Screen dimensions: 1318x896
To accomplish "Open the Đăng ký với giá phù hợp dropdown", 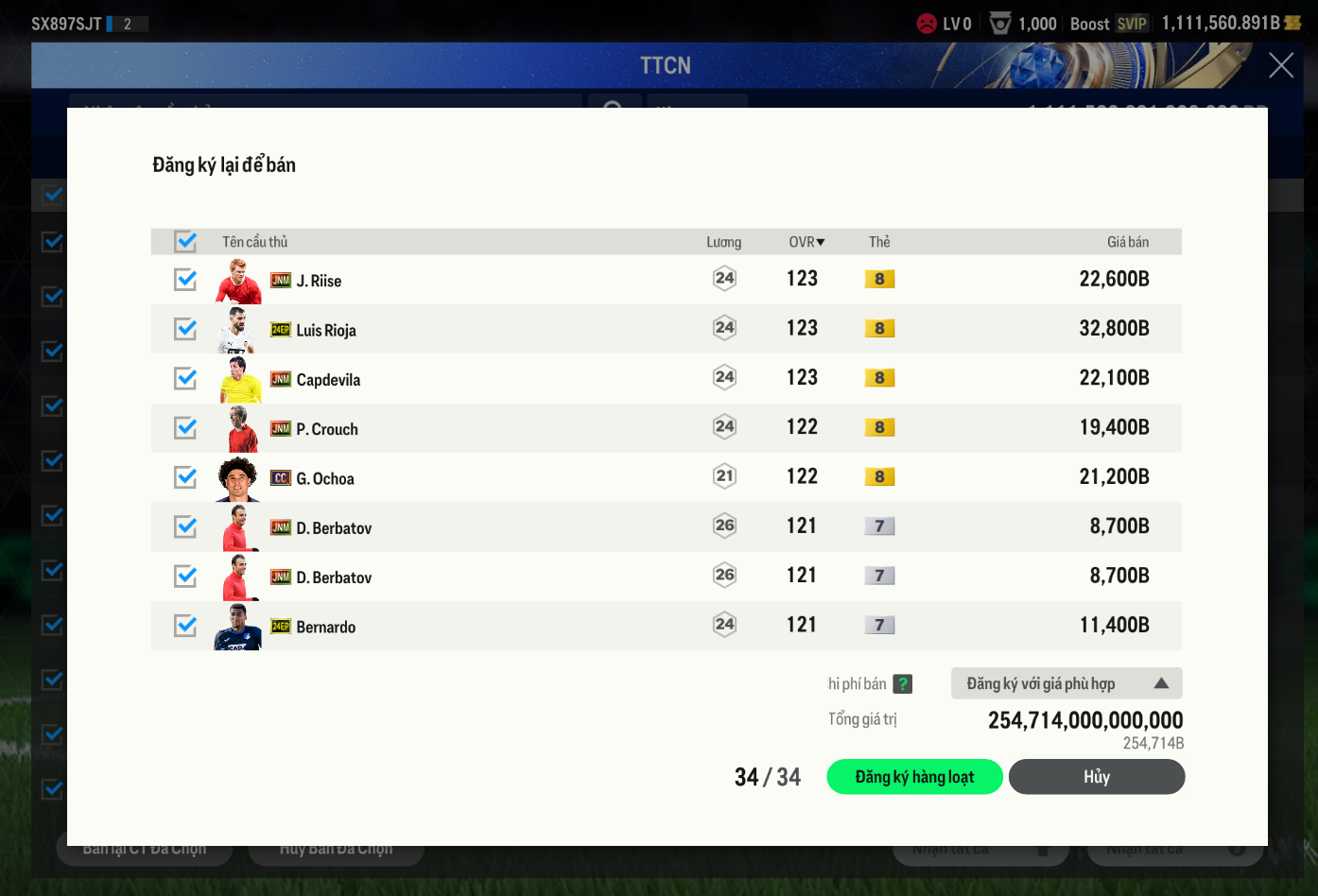I will pyautogui.click(x=1066, y=683).
